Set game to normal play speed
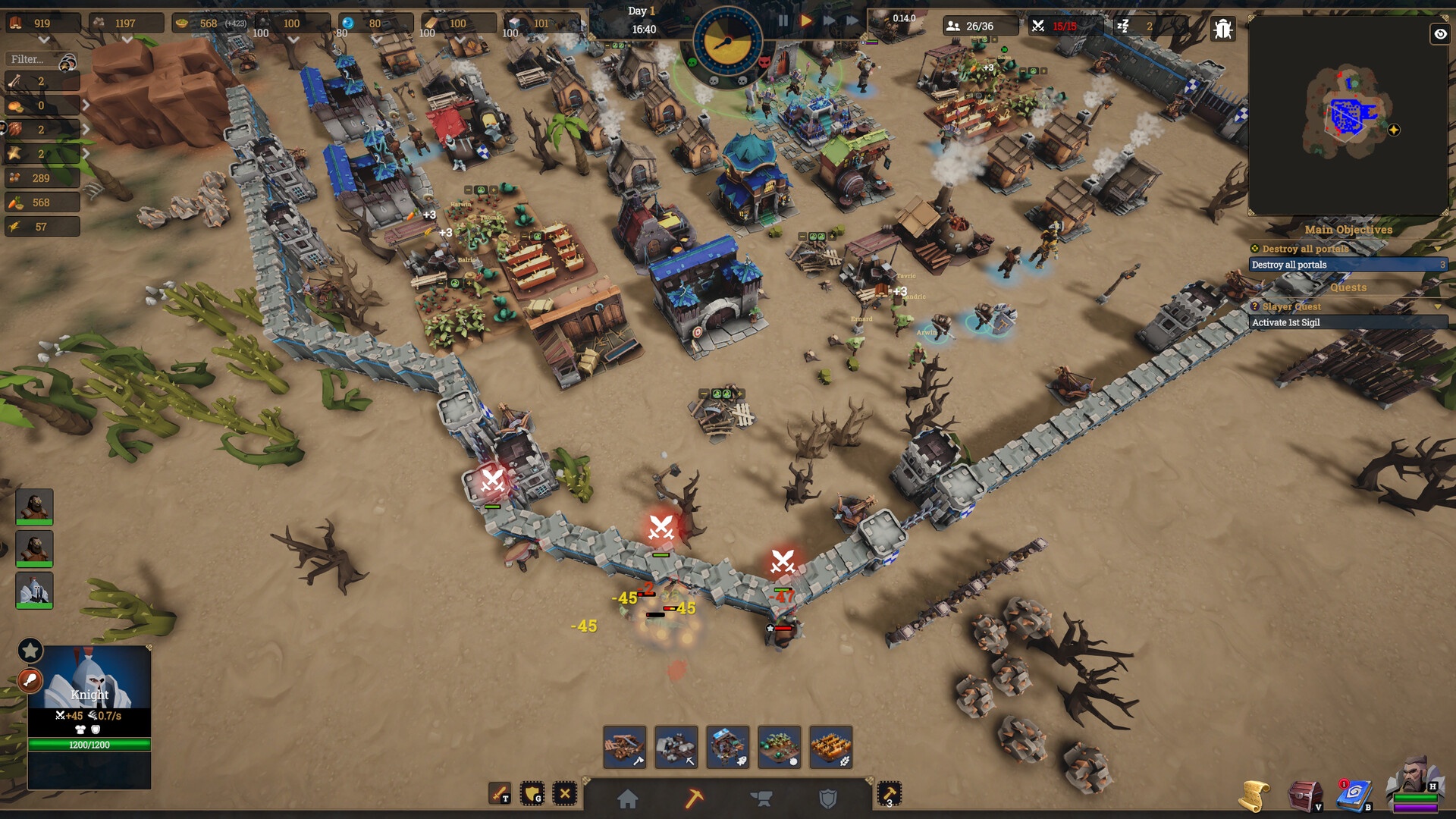Viewport: 1456px width, 819px height. pos(806,21)
